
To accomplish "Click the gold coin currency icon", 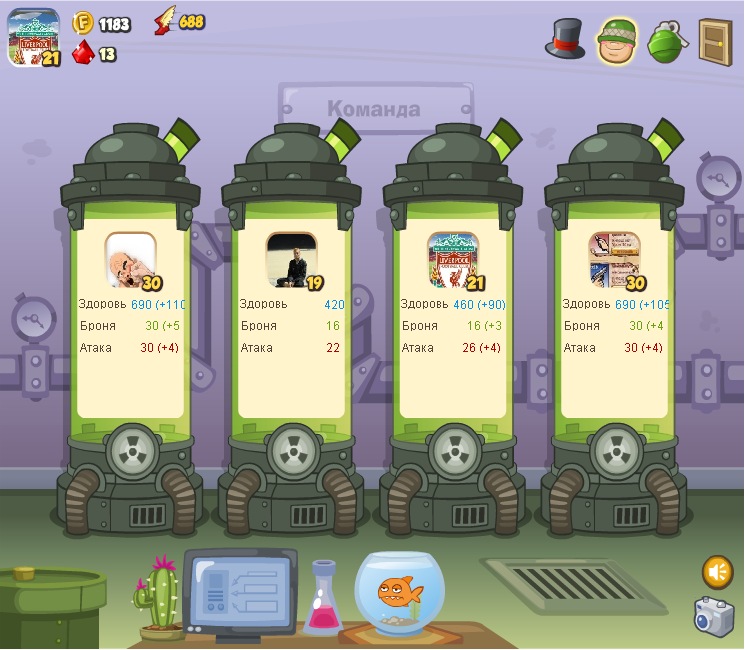I will point(82,23).
